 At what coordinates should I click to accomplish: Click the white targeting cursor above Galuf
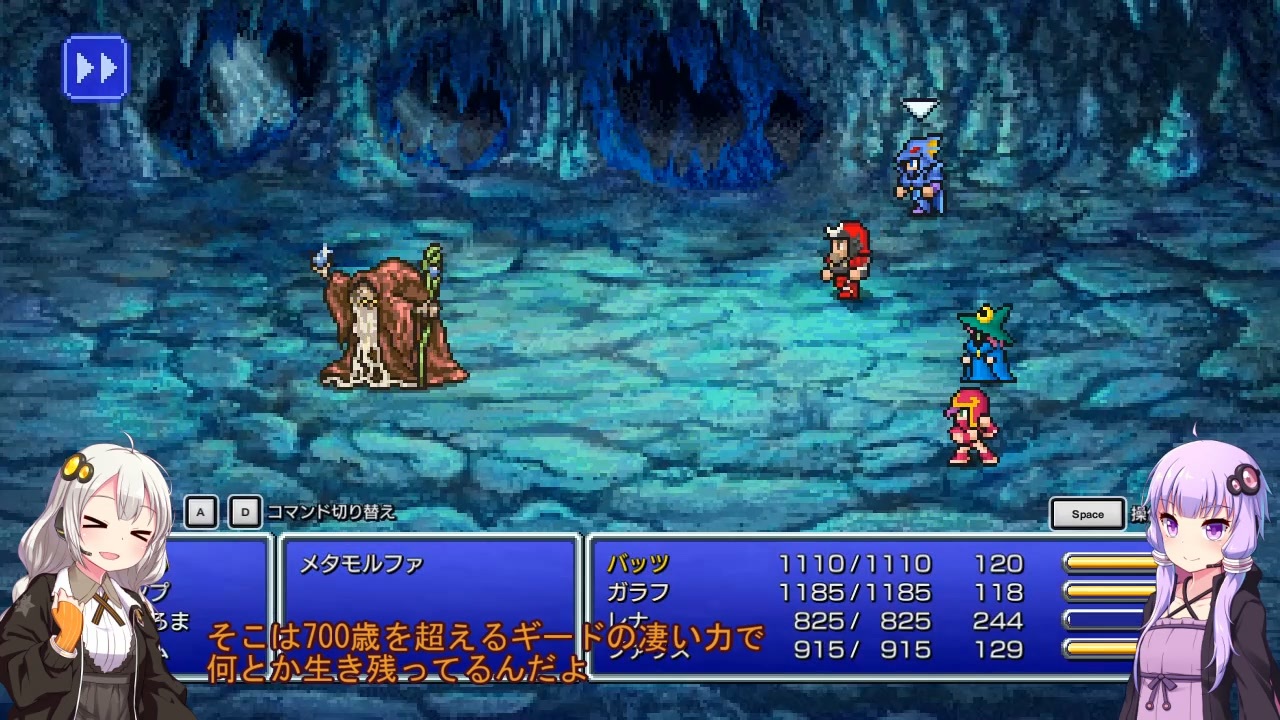pos(922,104)
